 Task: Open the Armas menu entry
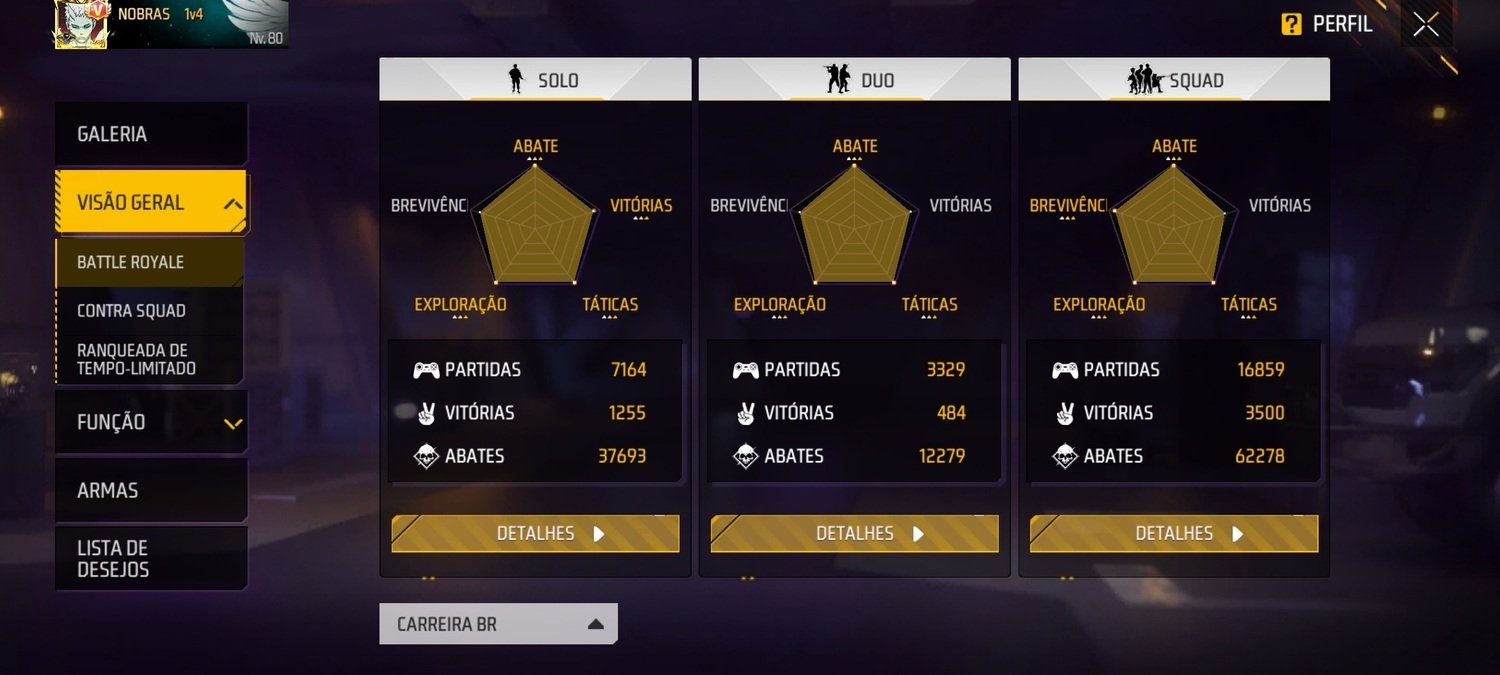(150, 490)
